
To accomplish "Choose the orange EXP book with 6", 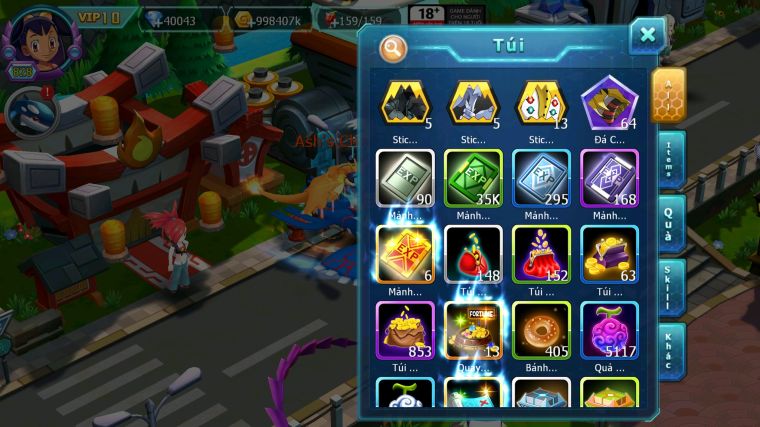I will click(405, 253).
